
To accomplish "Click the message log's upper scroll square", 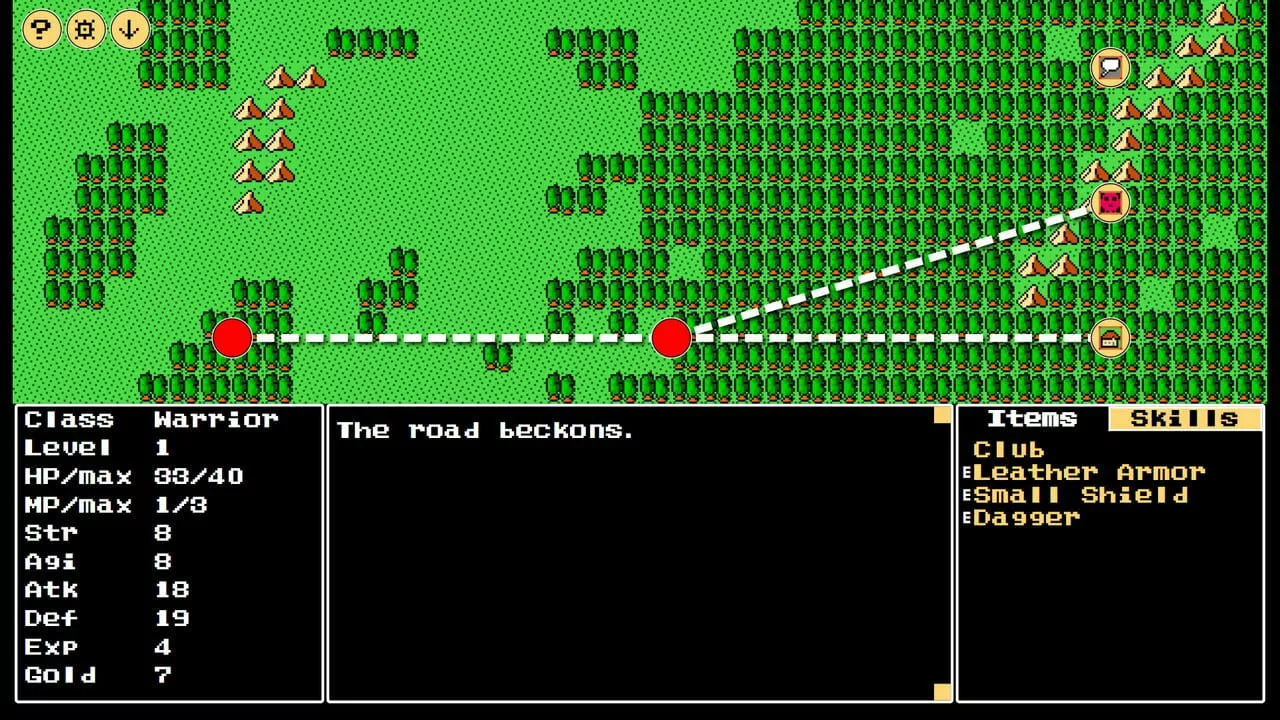I will (942, 415).
